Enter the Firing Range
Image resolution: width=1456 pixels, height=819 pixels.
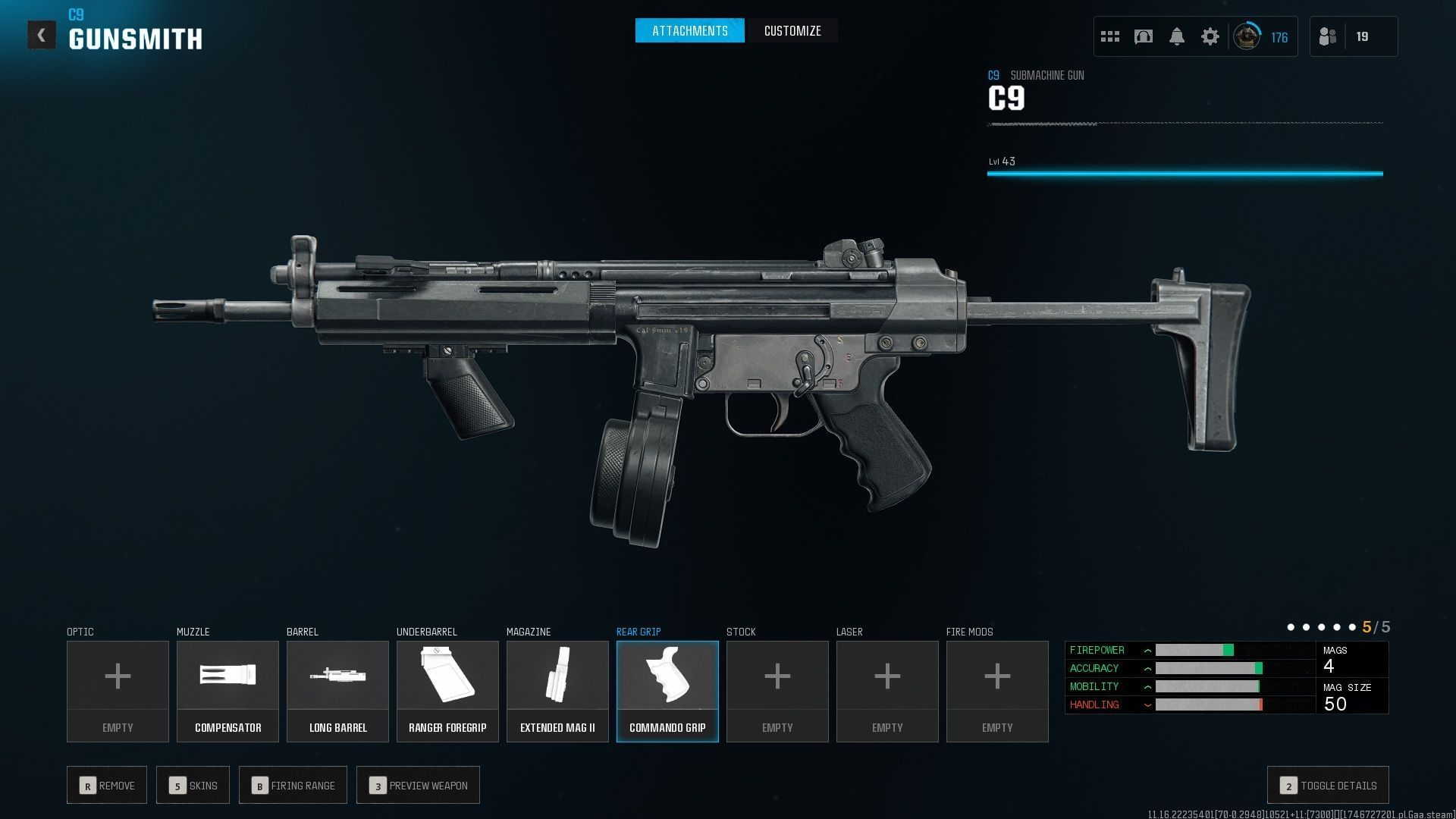click(293, 786)
